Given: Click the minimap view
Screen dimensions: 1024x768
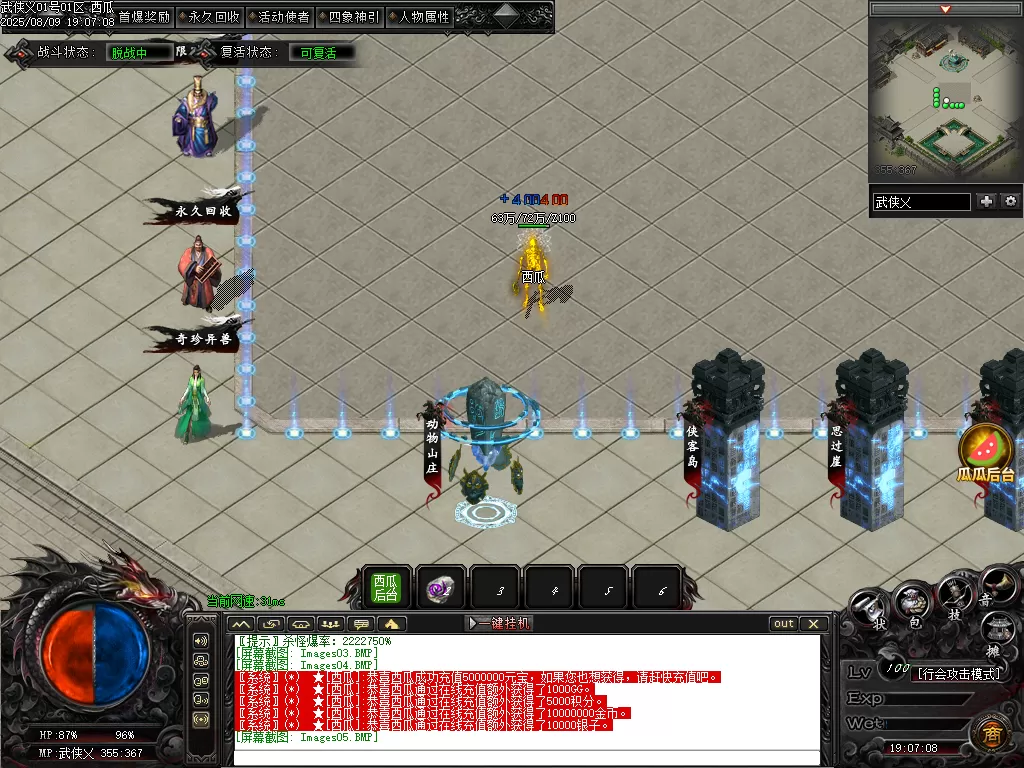Looking at the screenshot, I should 945,96.
